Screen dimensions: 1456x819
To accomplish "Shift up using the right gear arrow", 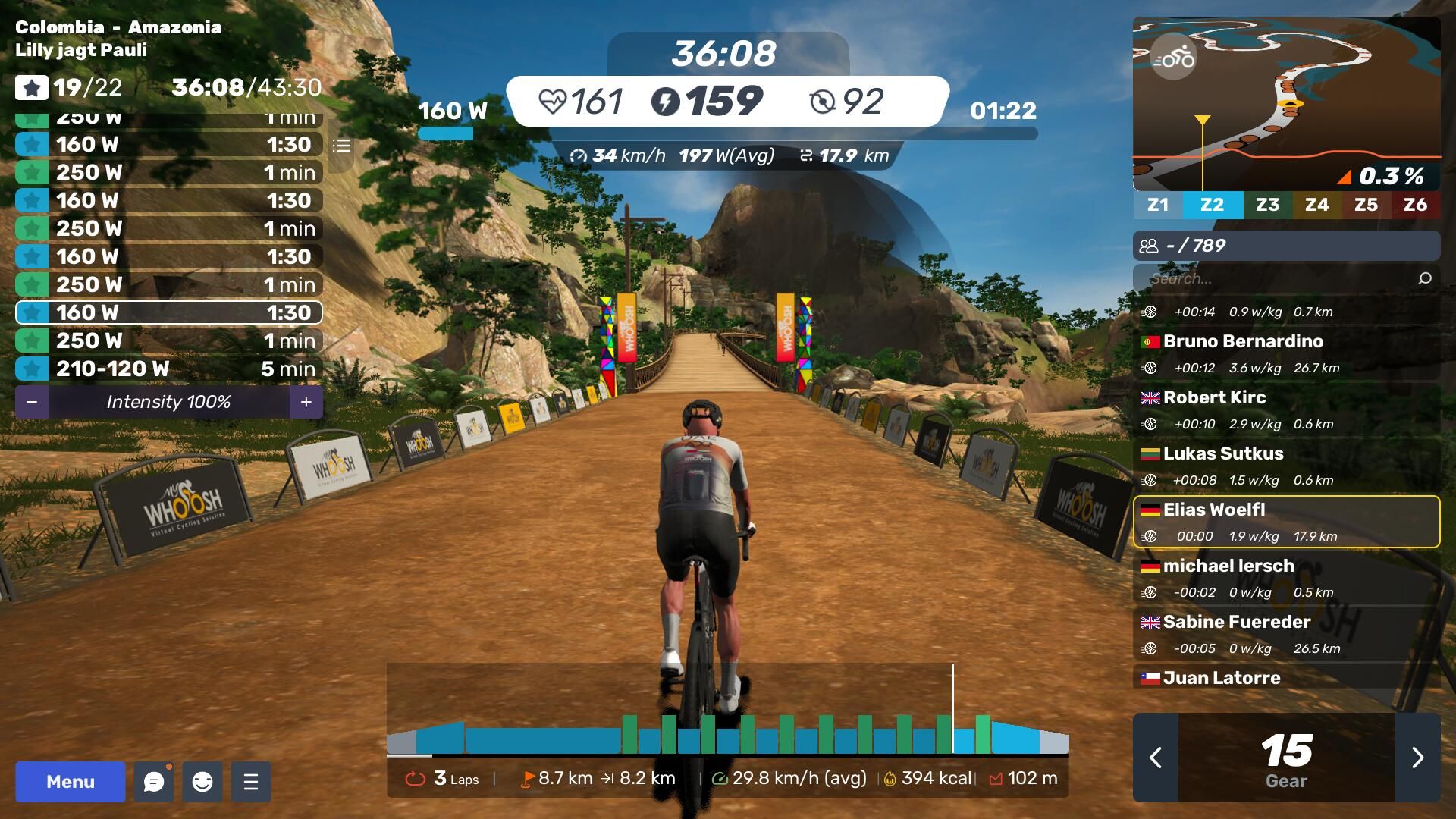I will tap(1417, 758).
